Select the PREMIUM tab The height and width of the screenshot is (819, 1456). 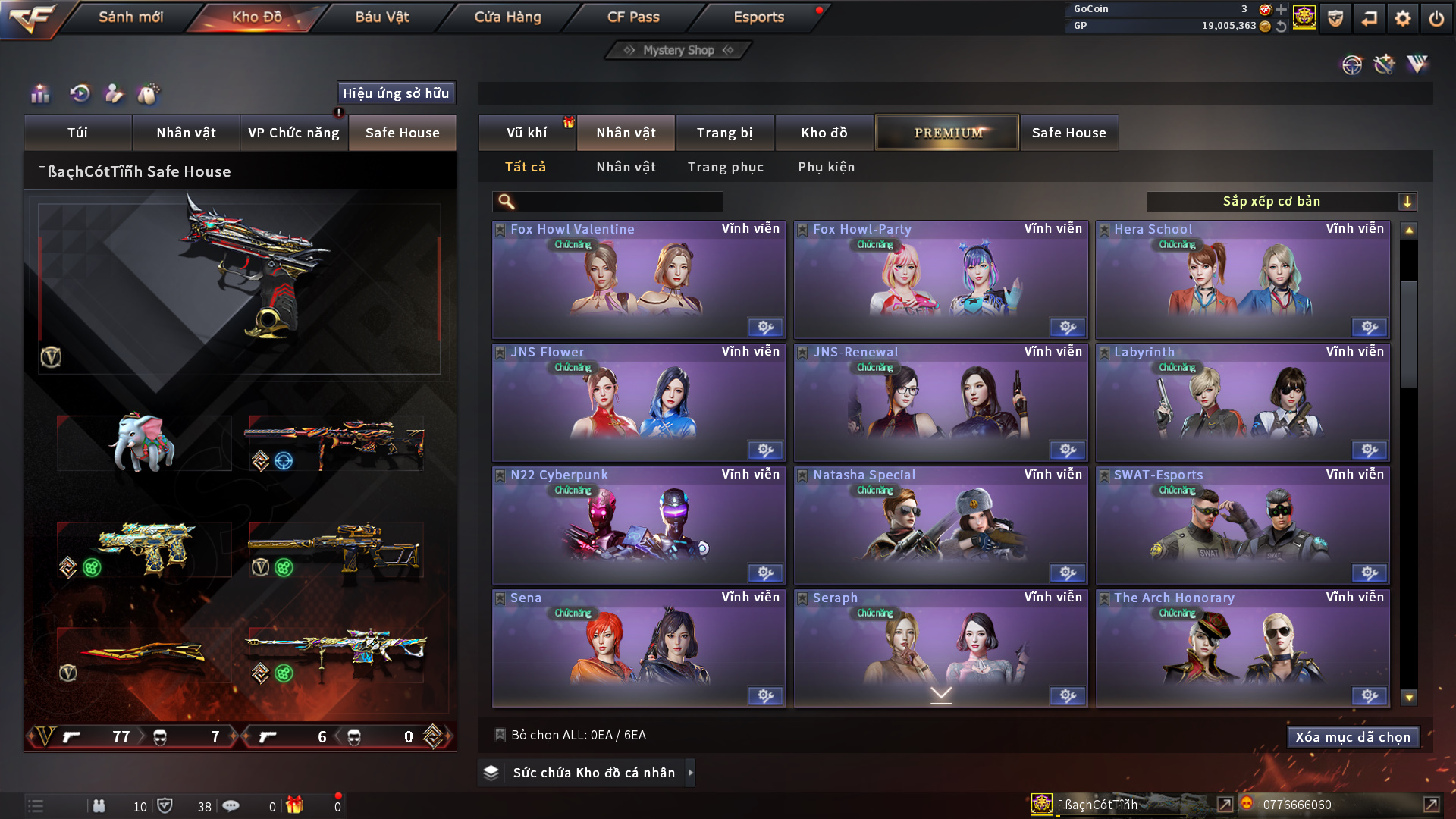(947, 133)
